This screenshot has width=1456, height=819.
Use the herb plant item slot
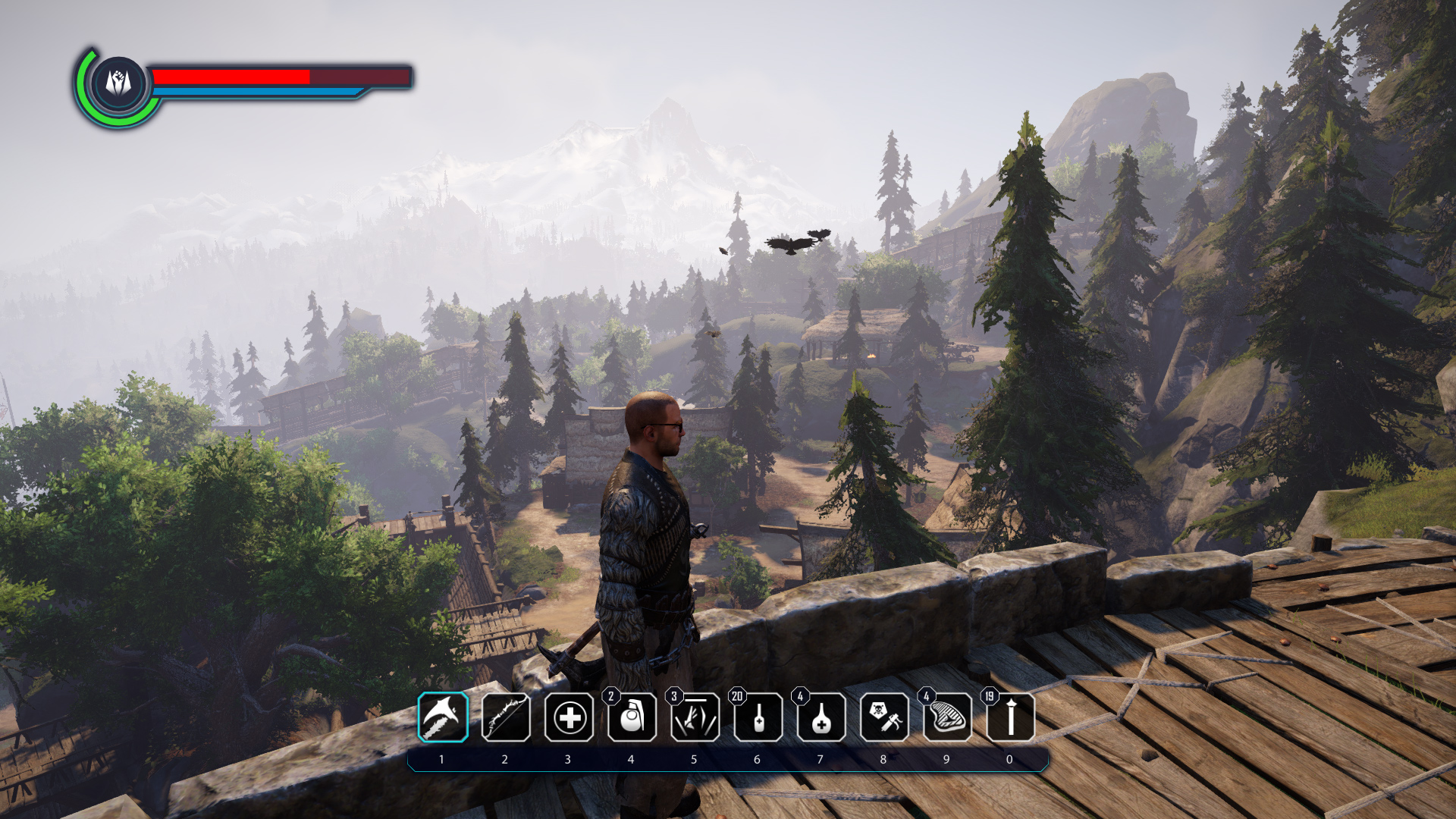[695, 717]
